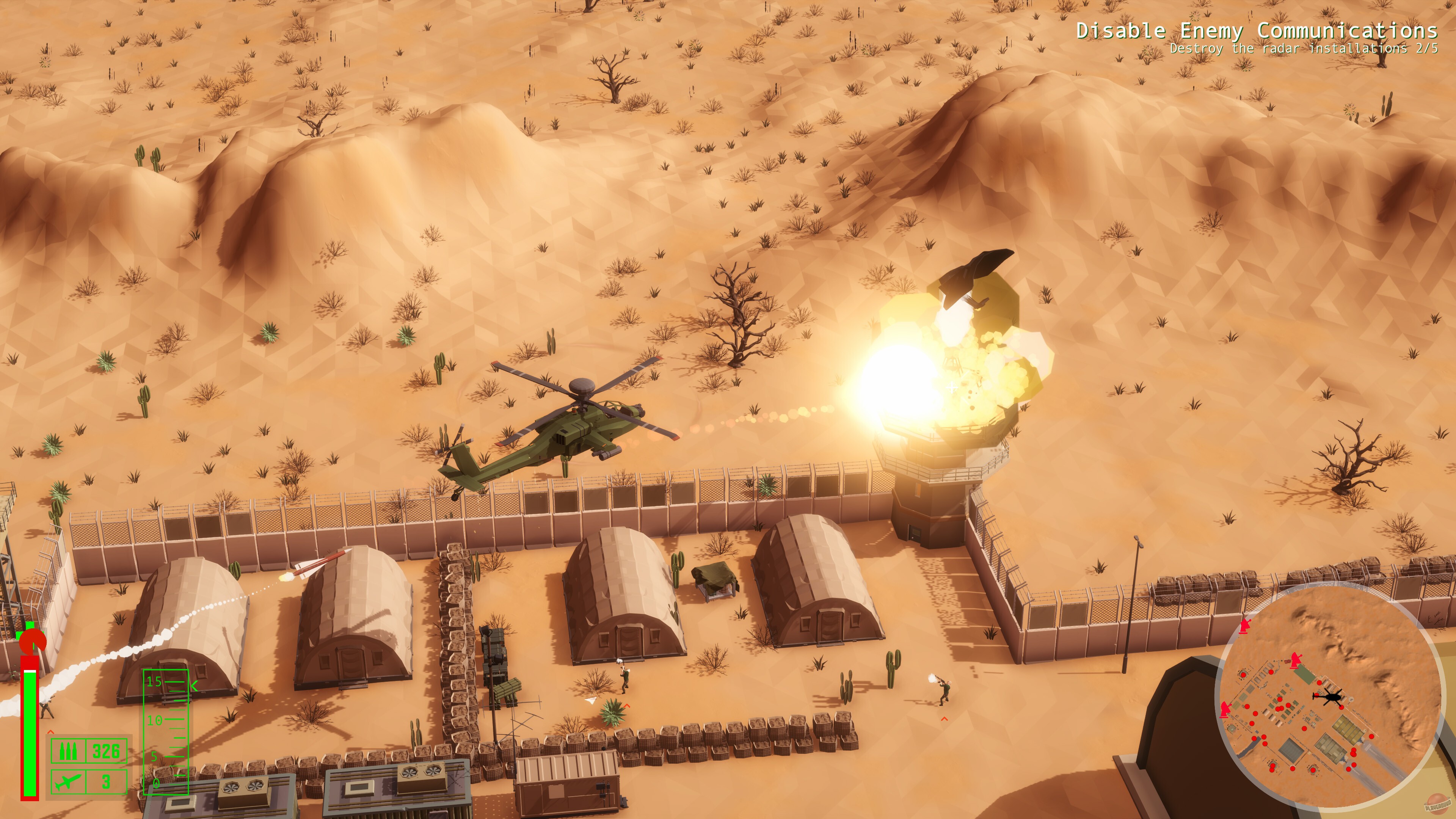
Task: Toggle the green health bar display
Action: coord(30,732)
